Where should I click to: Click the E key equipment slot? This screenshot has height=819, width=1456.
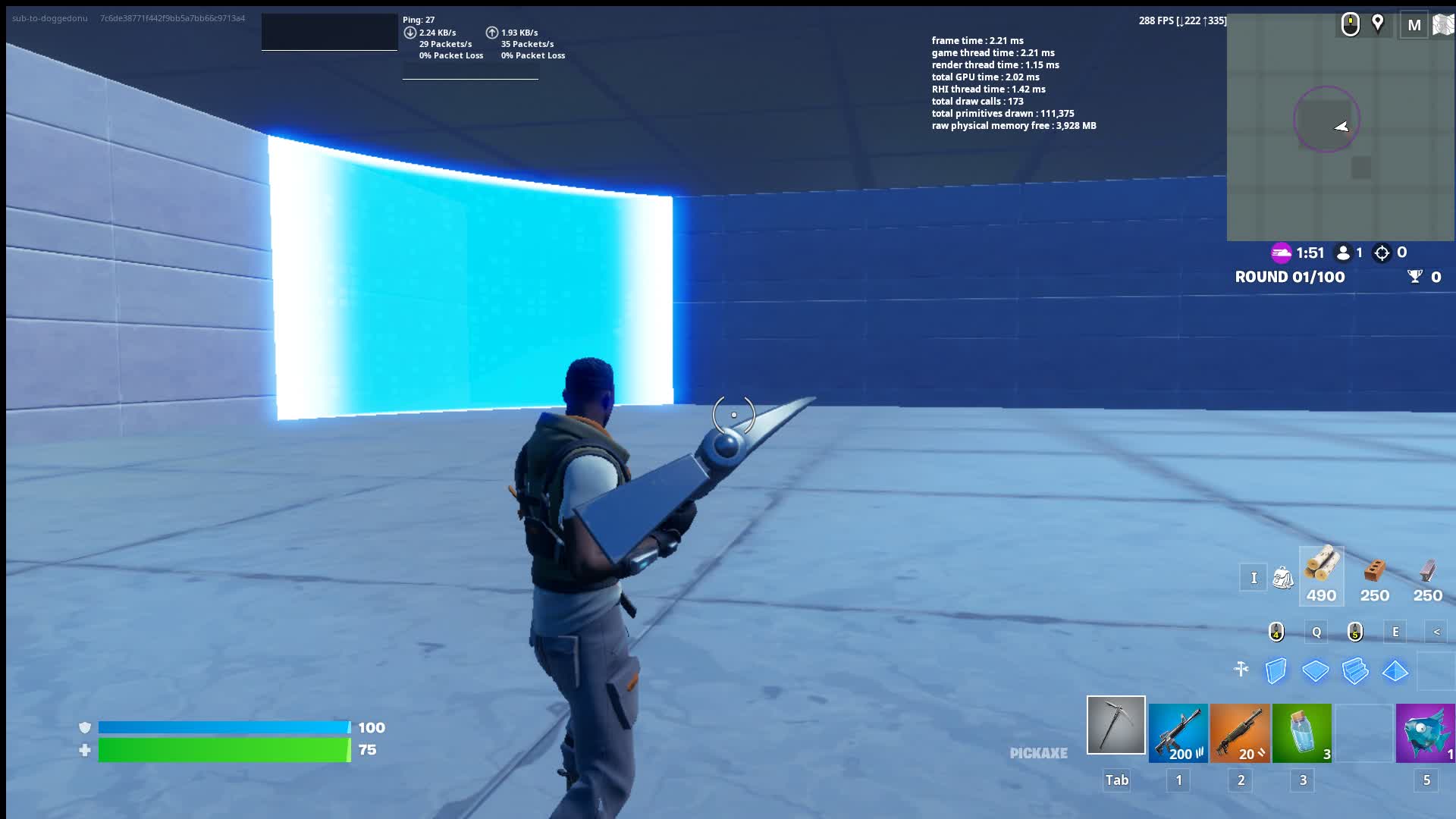(x=1395, y=630)
